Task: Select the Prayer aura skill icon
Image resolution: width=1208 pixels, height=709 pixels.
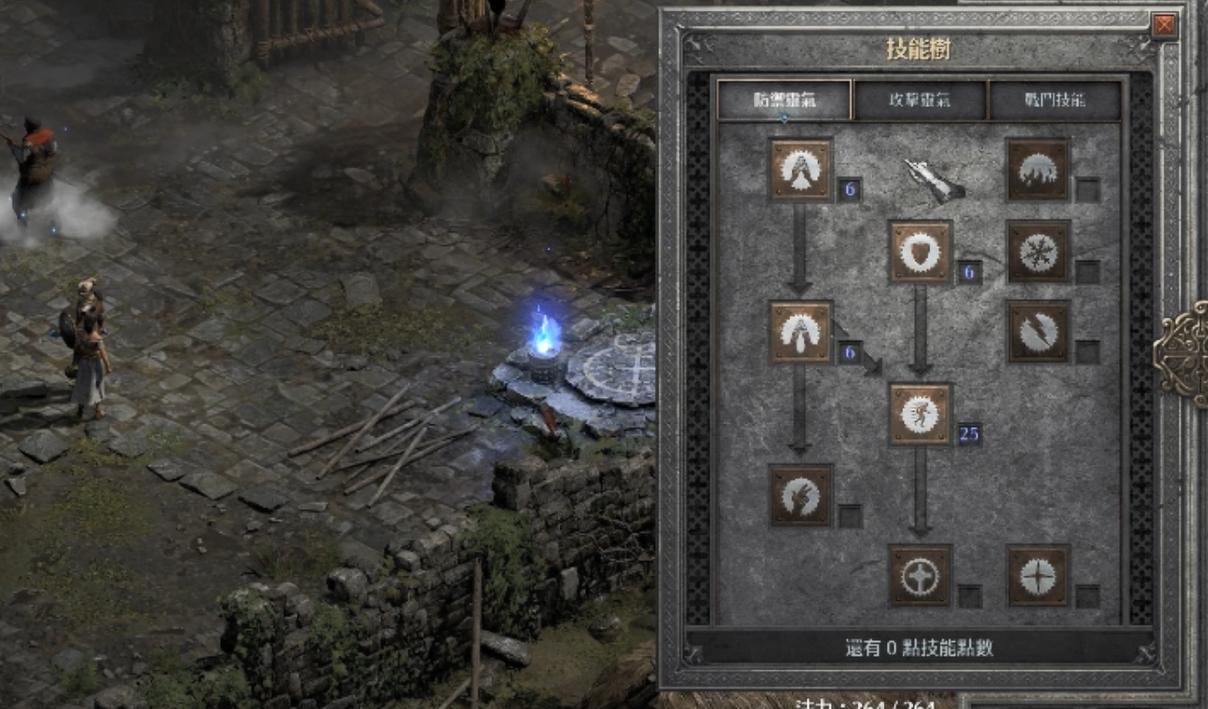Action: (x=801, y=169)
